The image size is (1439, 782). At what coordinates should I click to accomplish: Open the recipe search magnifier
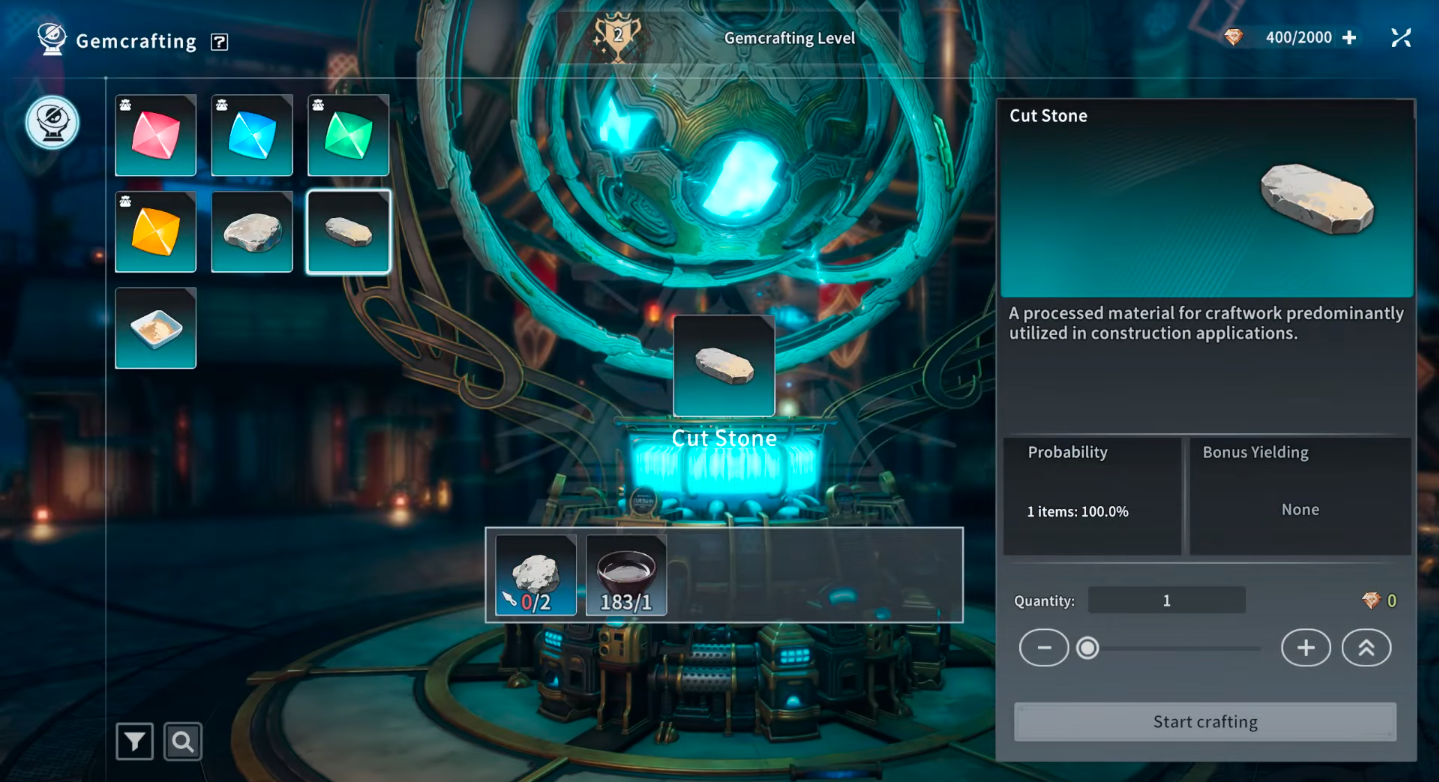click(183, 742)
